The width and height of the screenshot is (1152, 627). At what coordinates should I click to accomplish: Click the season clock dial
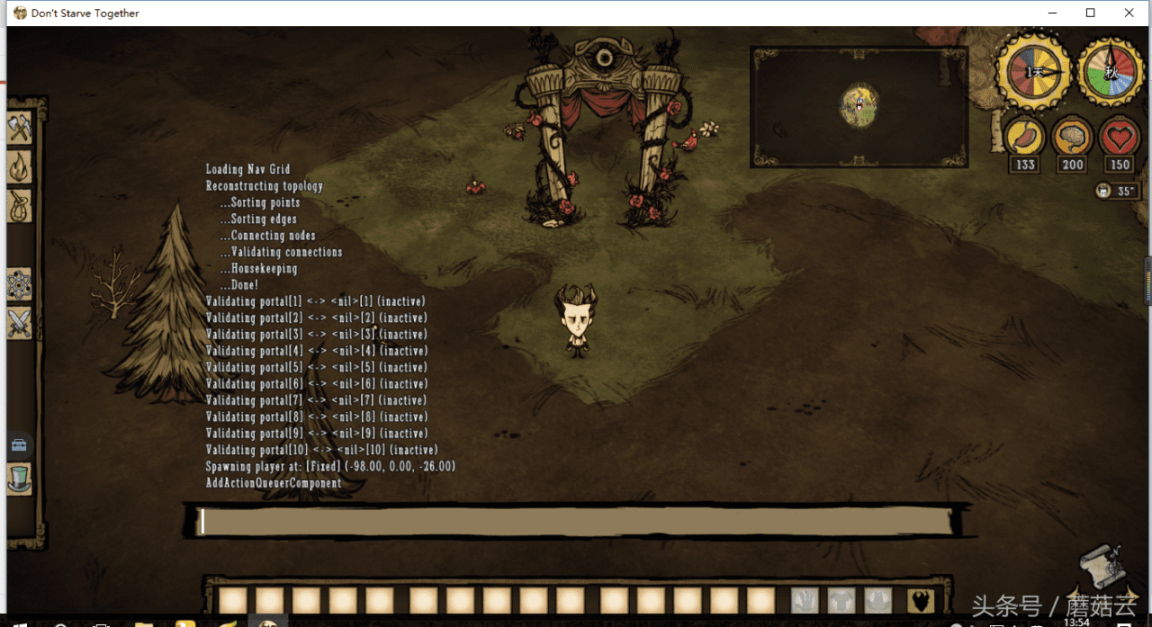[1110, 72]
